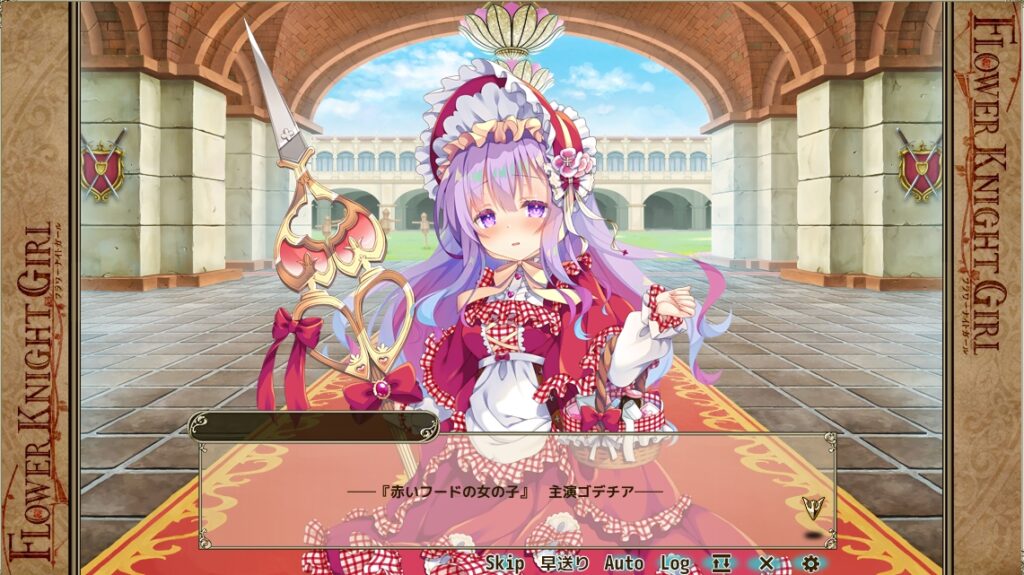This screenshot has width=1024, height=575.
Task: Skip the current story scene
Action: (x=504, y=564)
